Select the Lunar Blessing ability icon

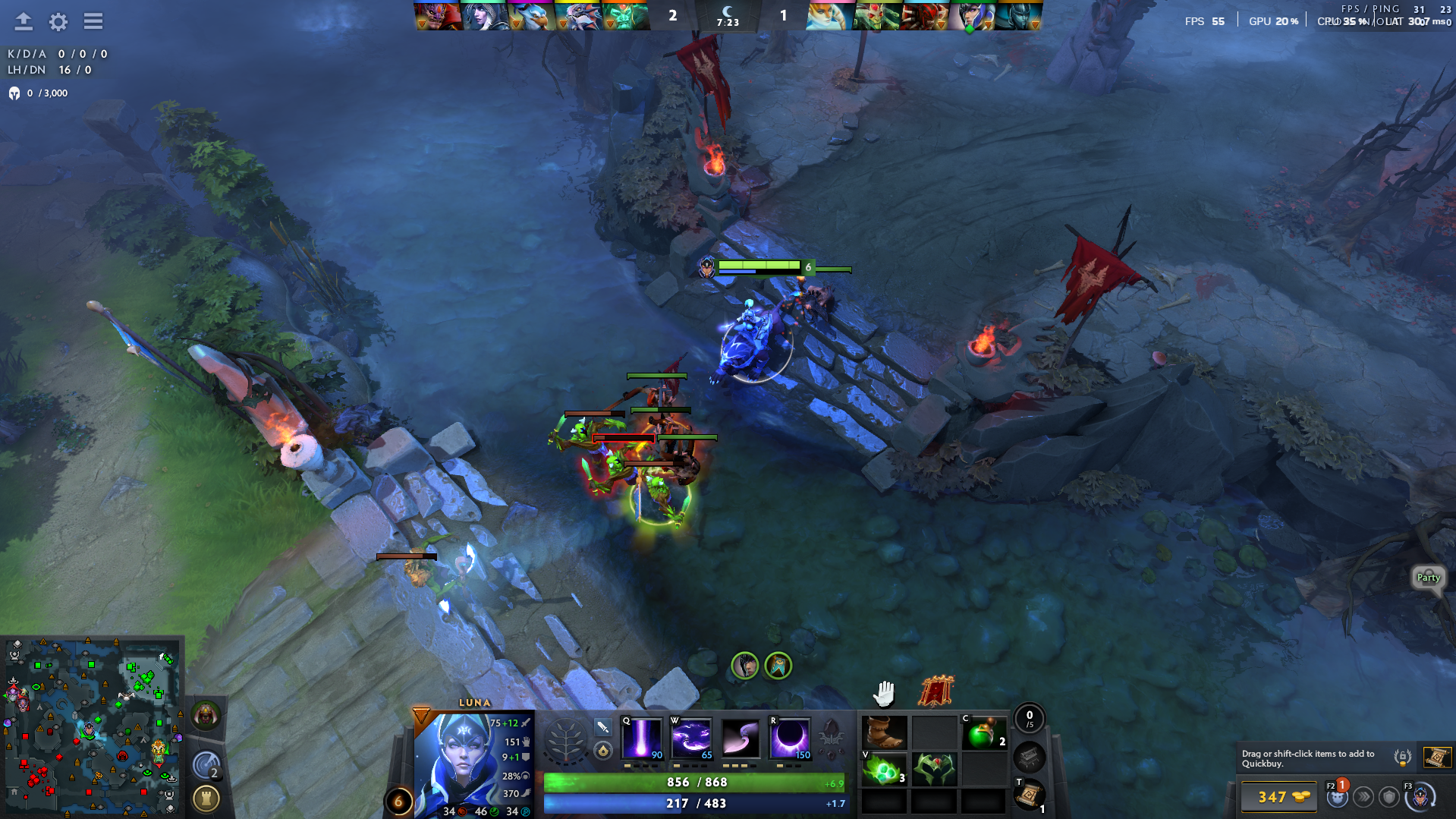[741, 738]
